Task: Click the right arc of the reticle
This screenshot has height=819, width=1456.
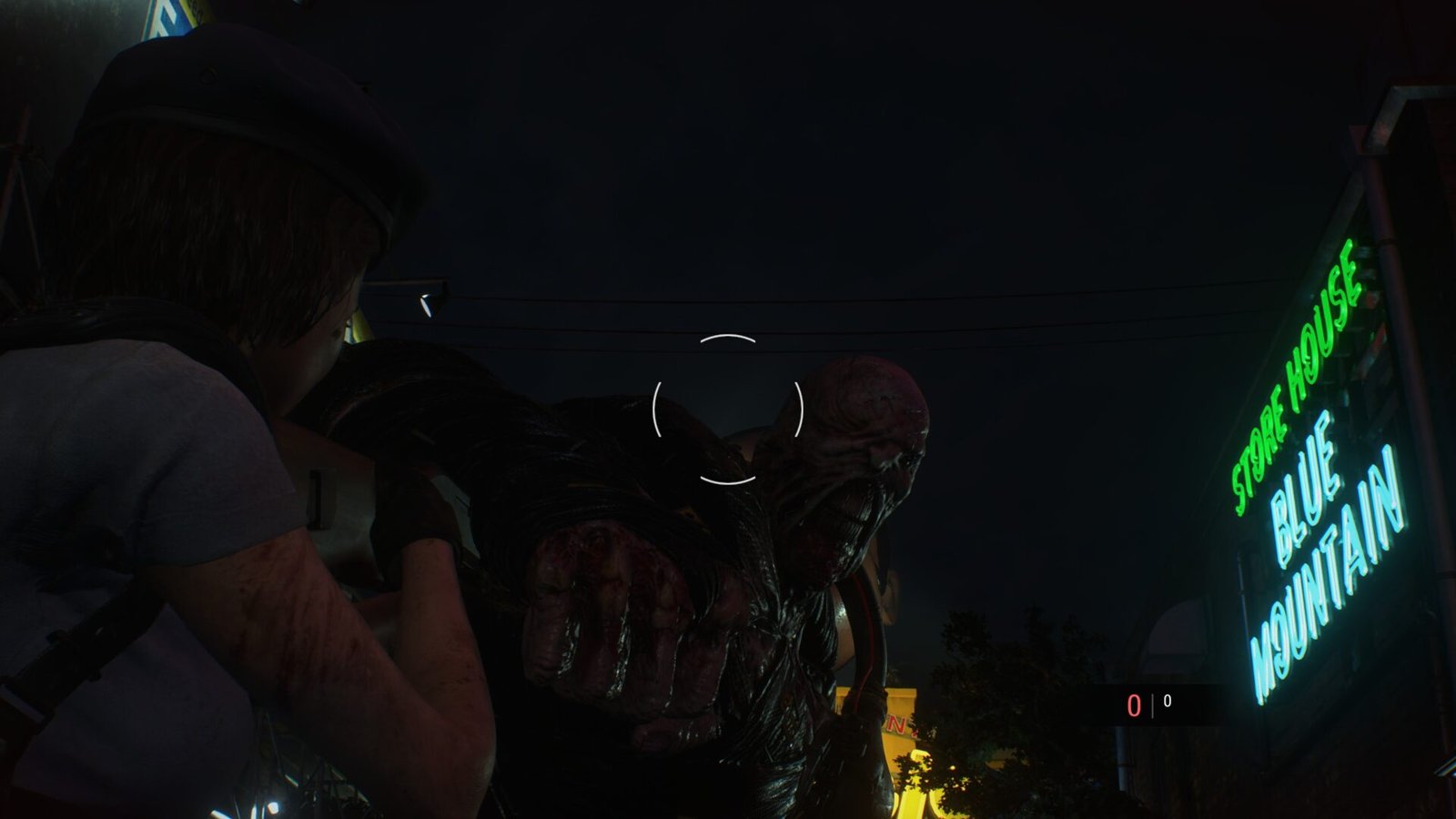Action: pyautogui.click(x=797, y=409)
